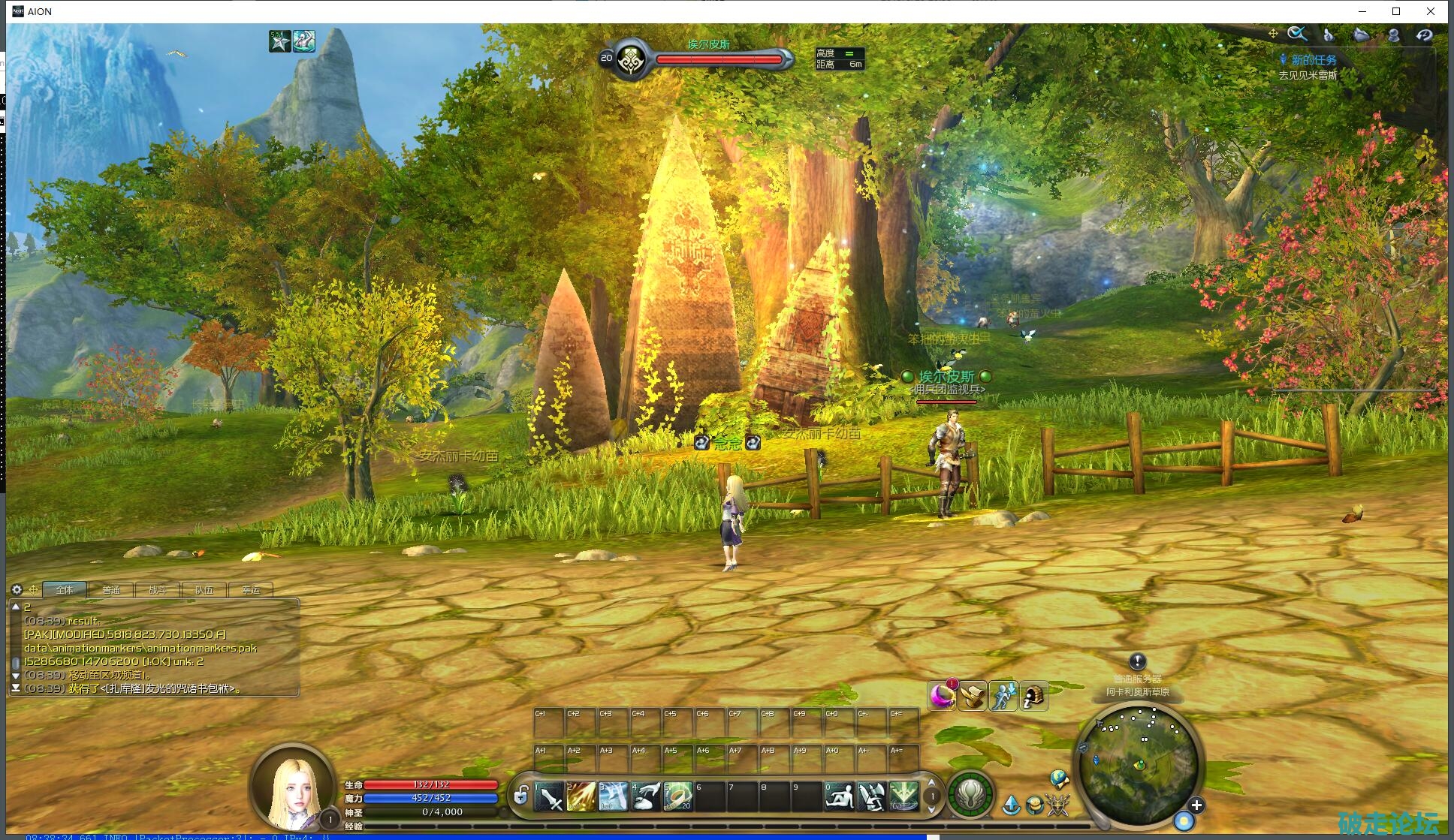Switch to the 普通 chat tab

111,590
